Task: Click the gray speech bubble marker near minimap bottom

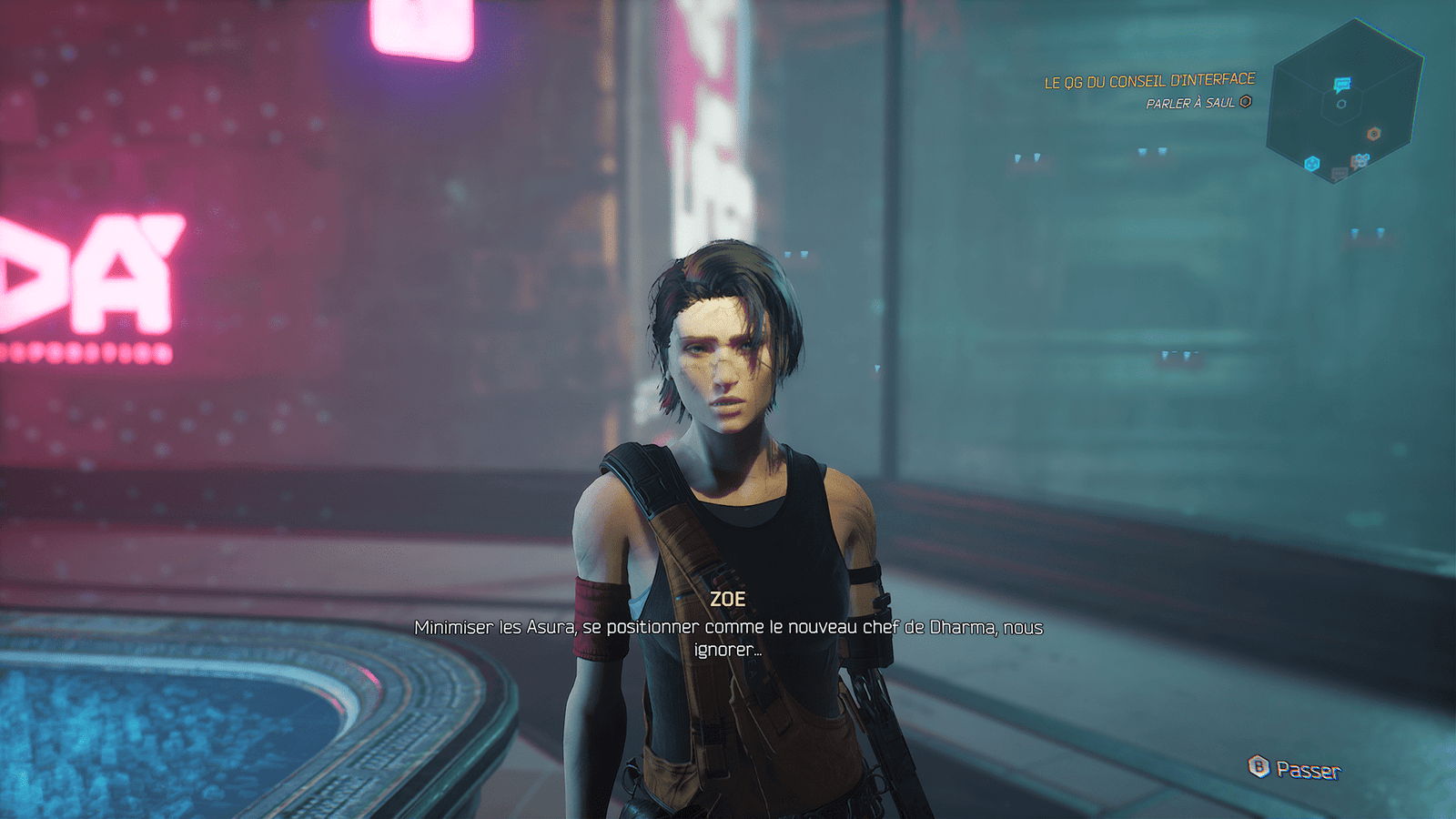Action: [1339, 173]
